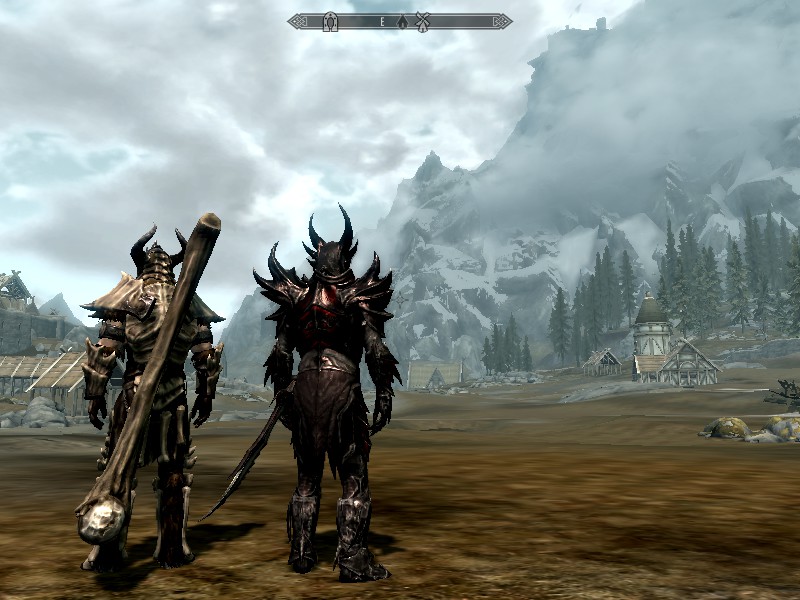This screenshot has height=600, width=800.
Task: Click the windmill farm marker on the compass
Action: [x=423, y=21]
